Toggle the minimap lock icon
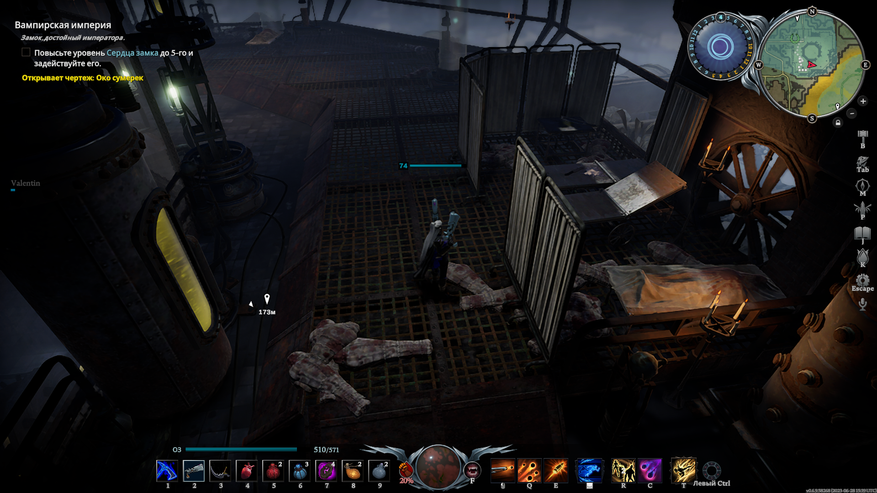The image size is (877, 493). point(837,122)
